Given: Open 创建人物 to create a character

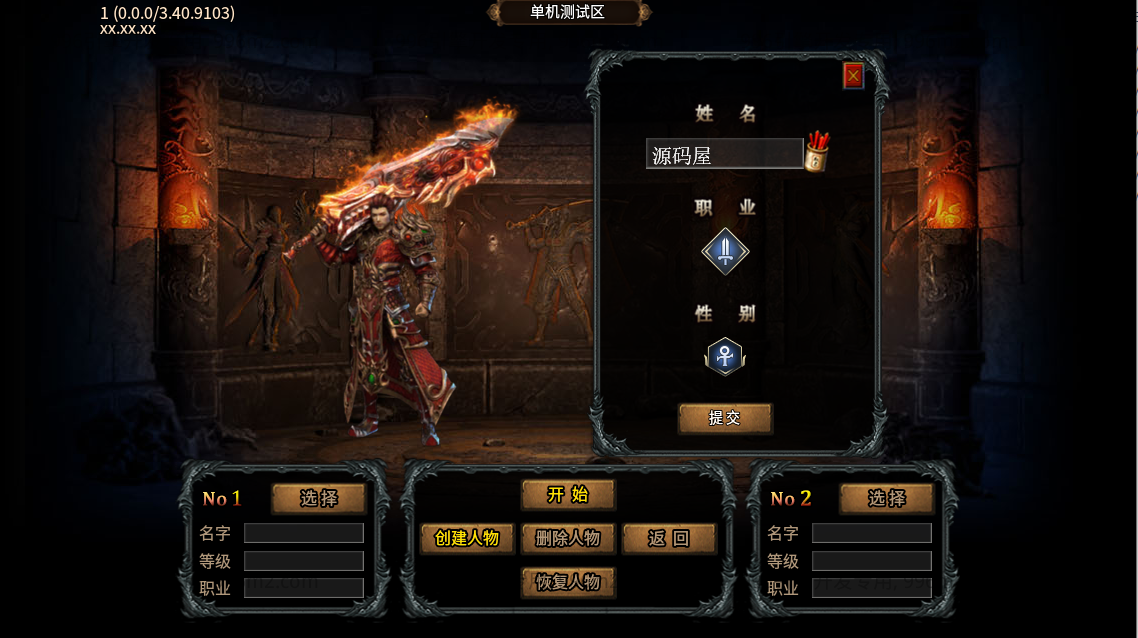Looking at the screenshot, I should (x=467, y=538).
